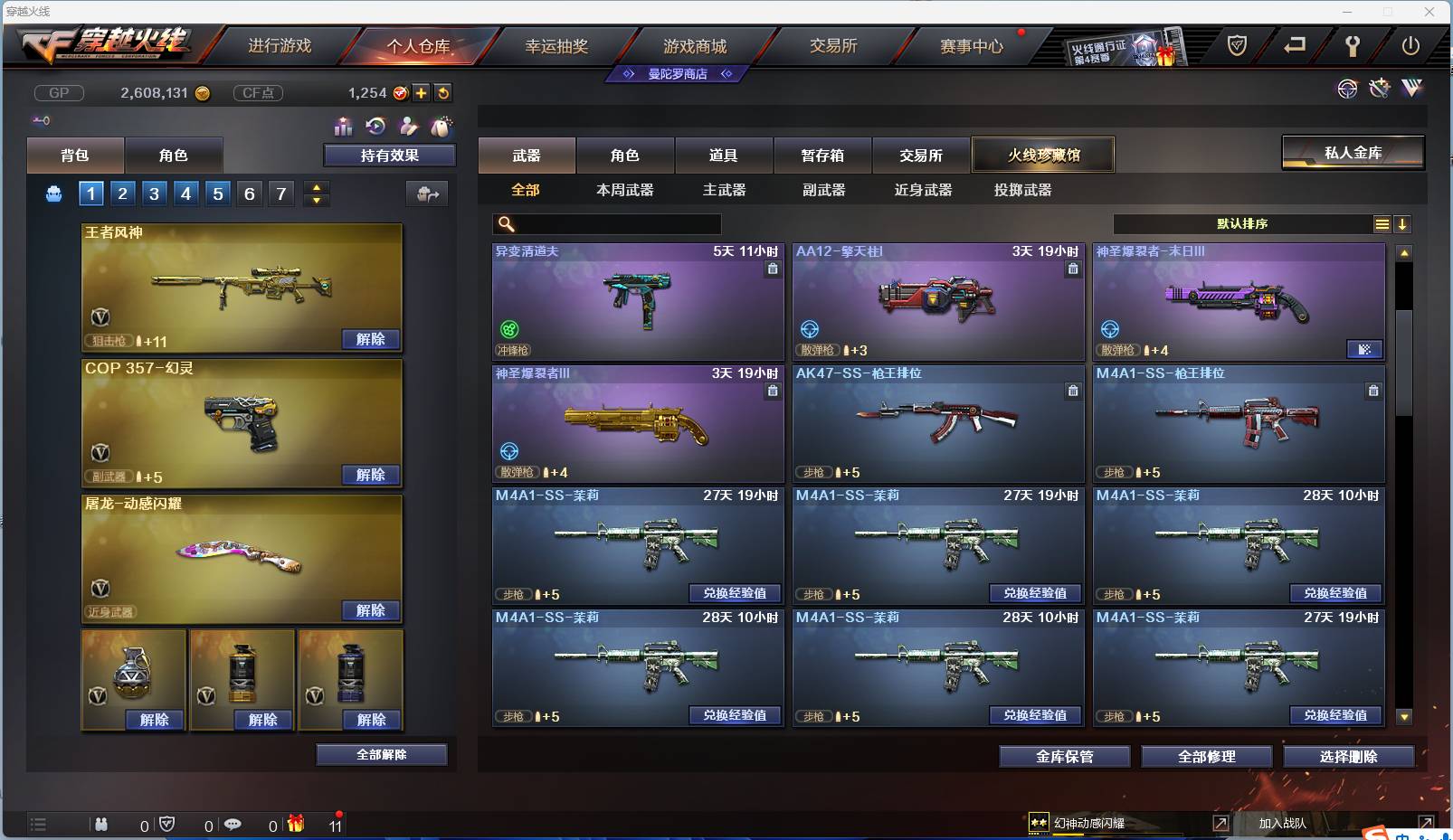Image resolution: width=1453 pixels, height=840 pixels.
Task: Expand the backpack number stepper arrows
Action: point(316,193)
